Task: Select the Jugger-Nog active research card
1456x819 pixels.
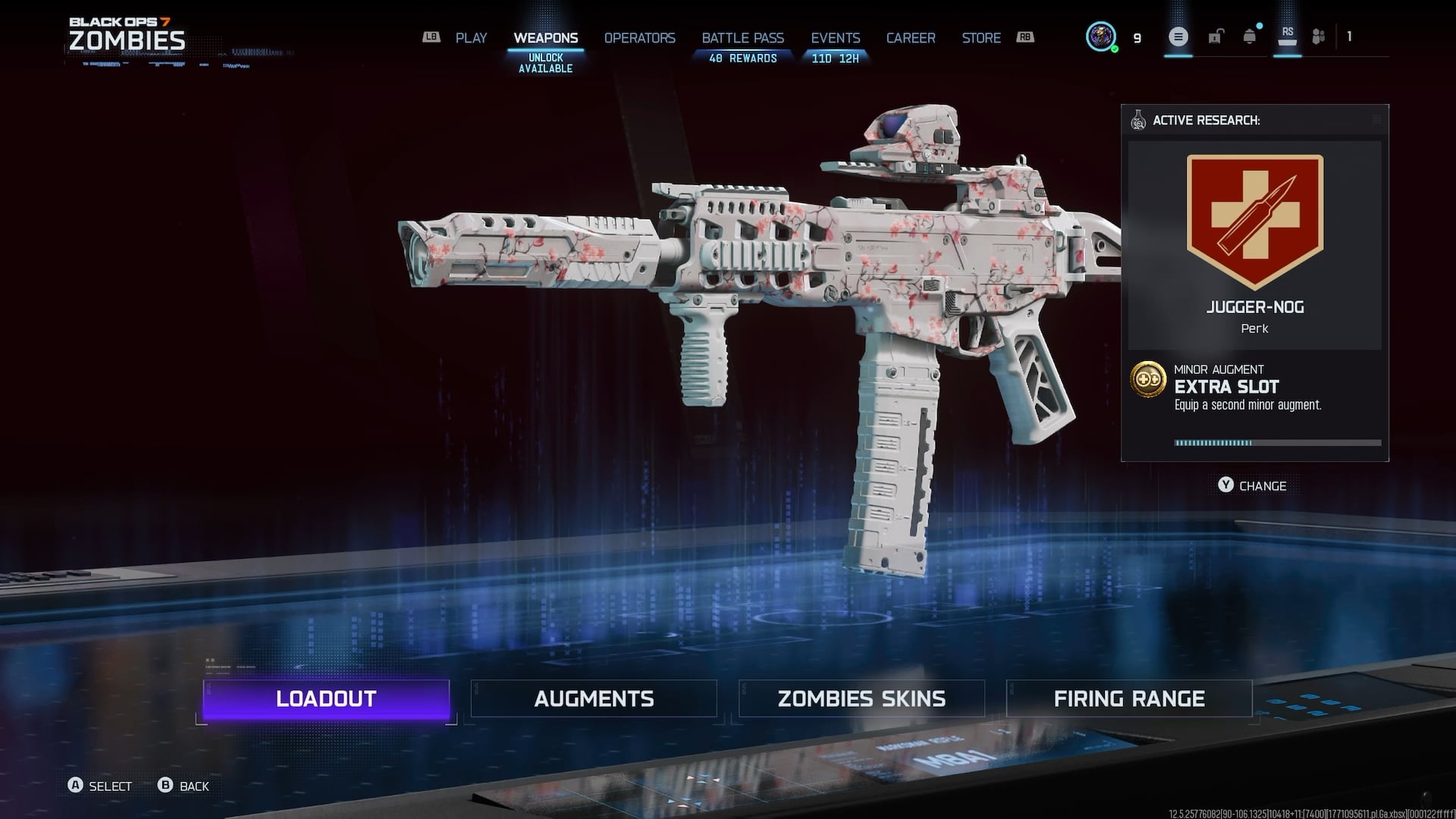Action: point(1254,244)
